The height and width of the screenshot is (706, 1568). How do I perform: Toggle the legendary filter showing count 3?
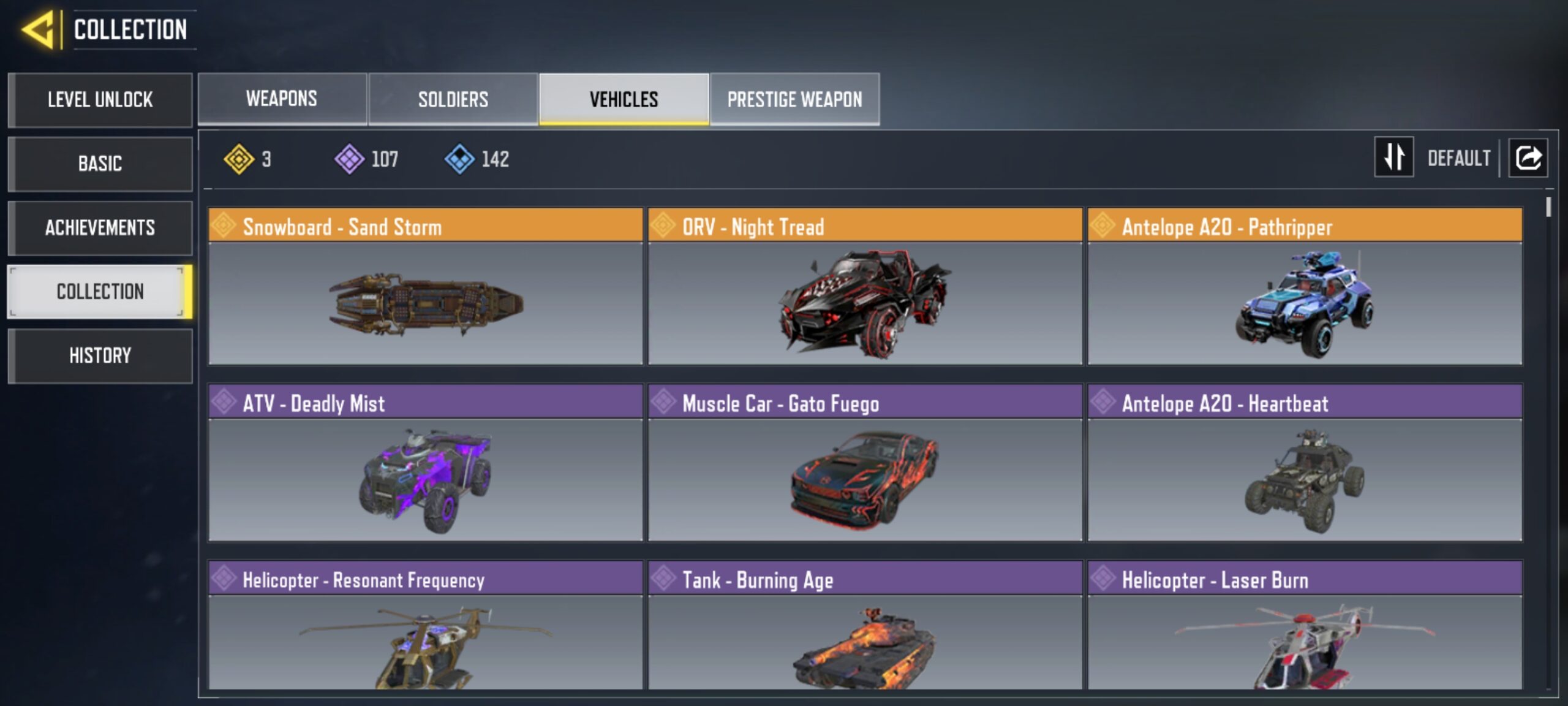[248, 159]
